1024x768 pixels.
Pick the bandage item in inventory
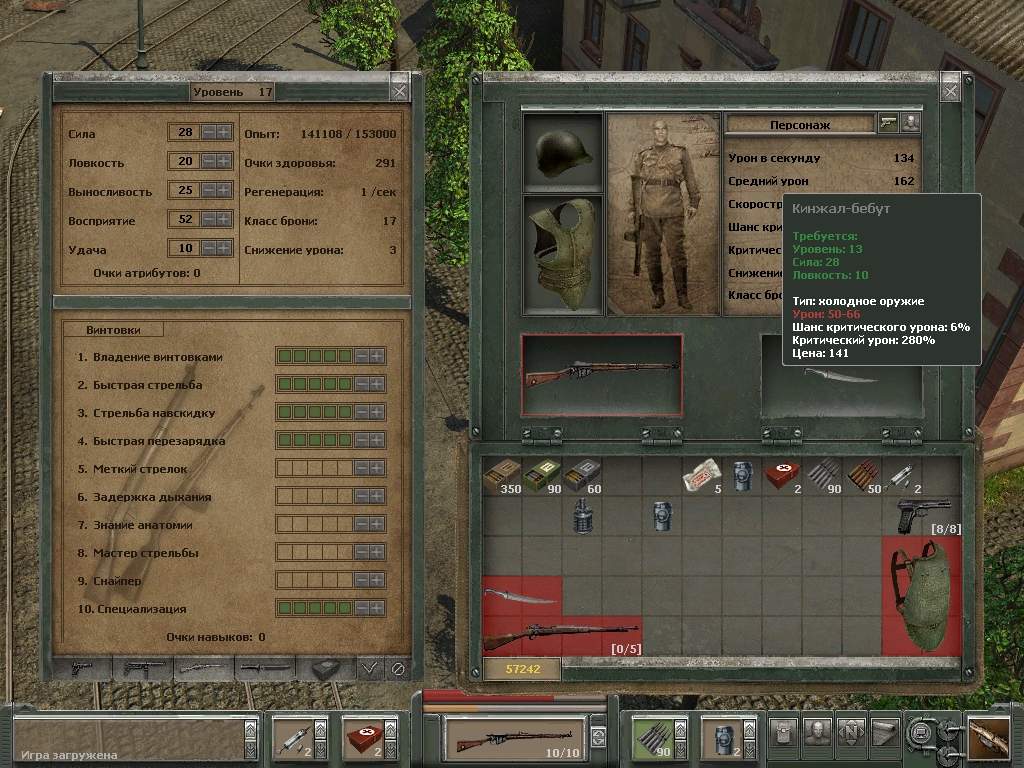click(700, 477)
